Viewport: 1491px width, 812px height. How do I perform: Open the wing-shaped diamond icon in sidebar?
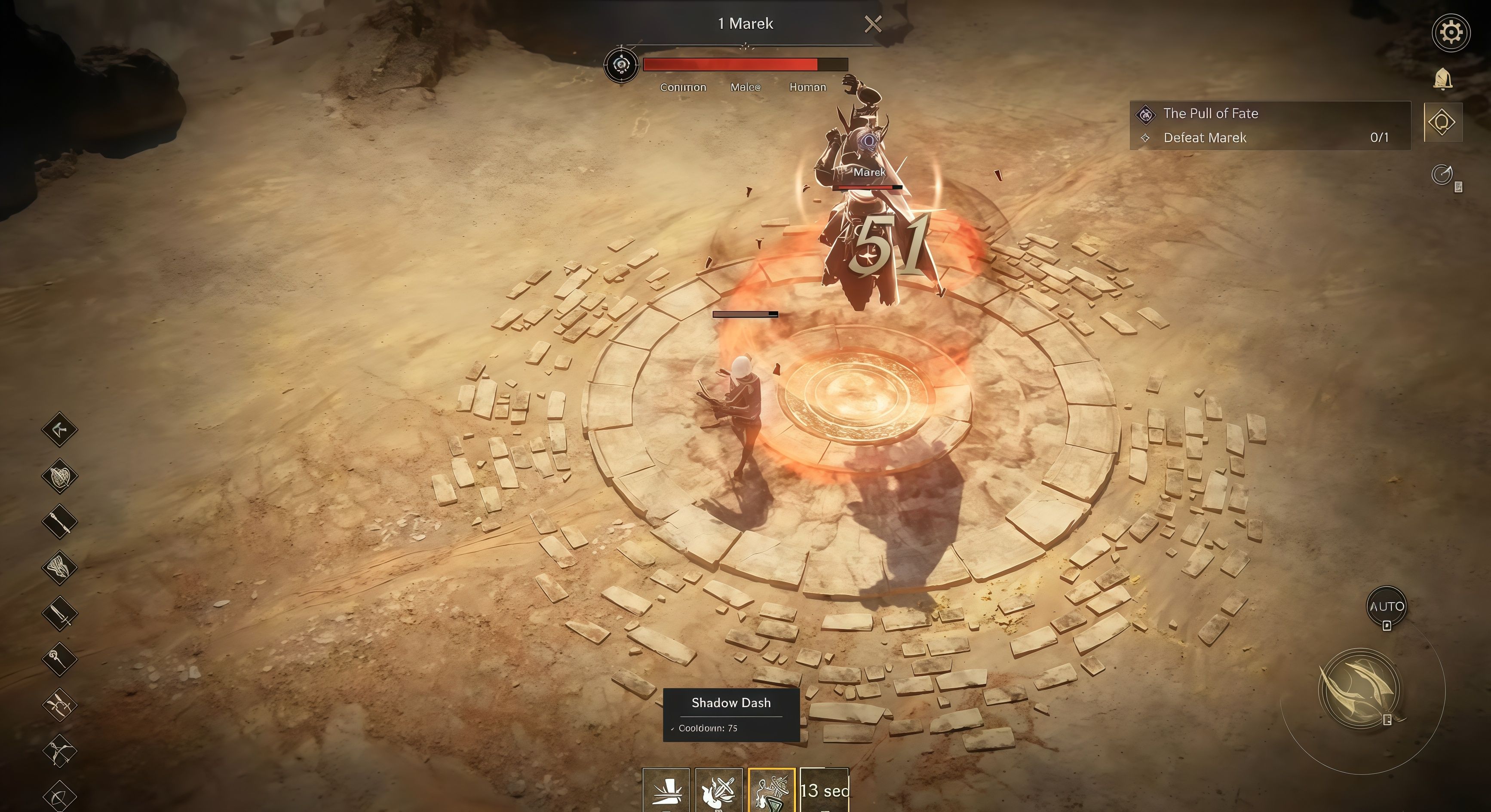click(60, 567)
